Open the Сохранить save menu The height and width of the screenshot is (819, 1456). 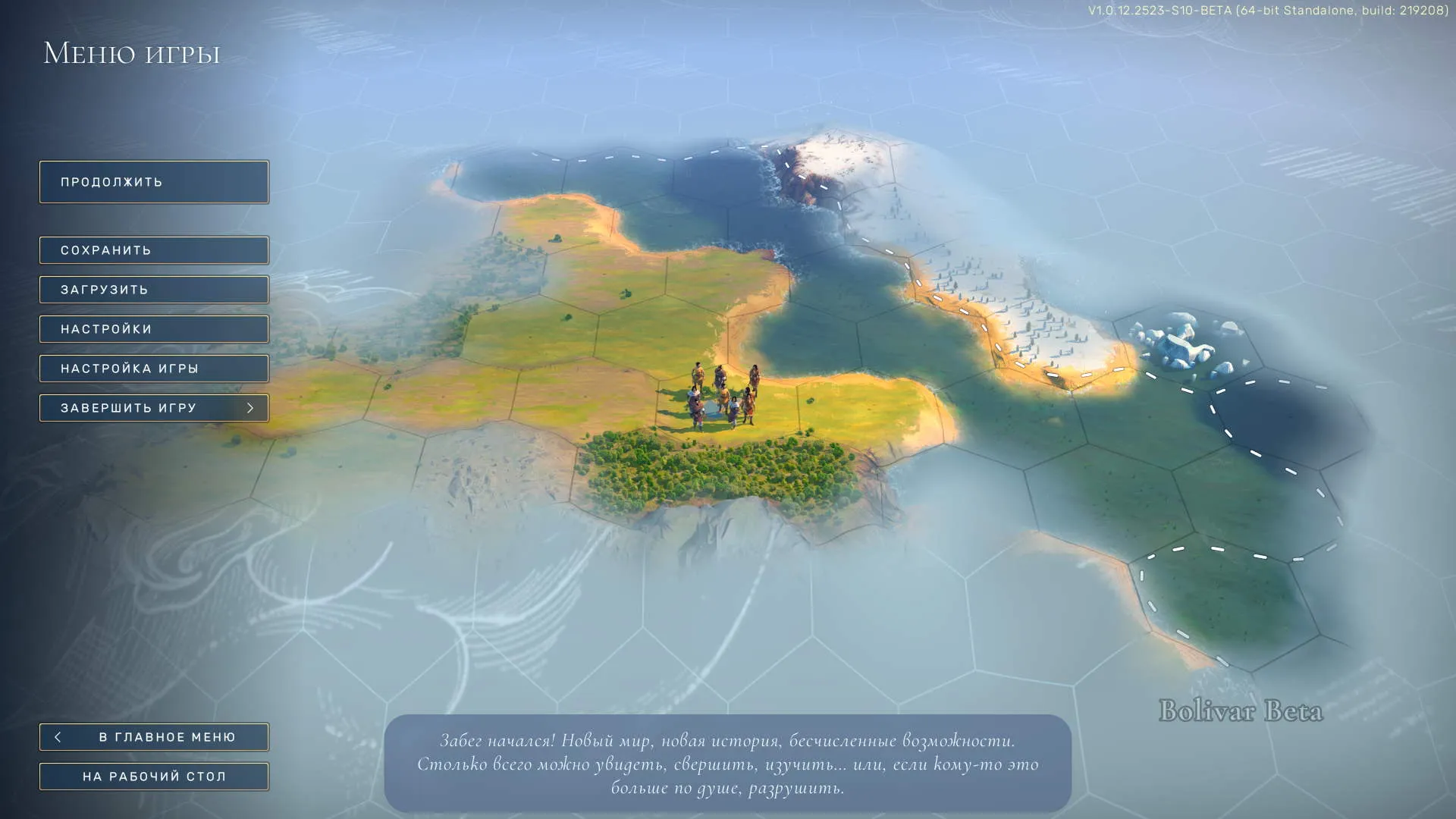[154, 250]
